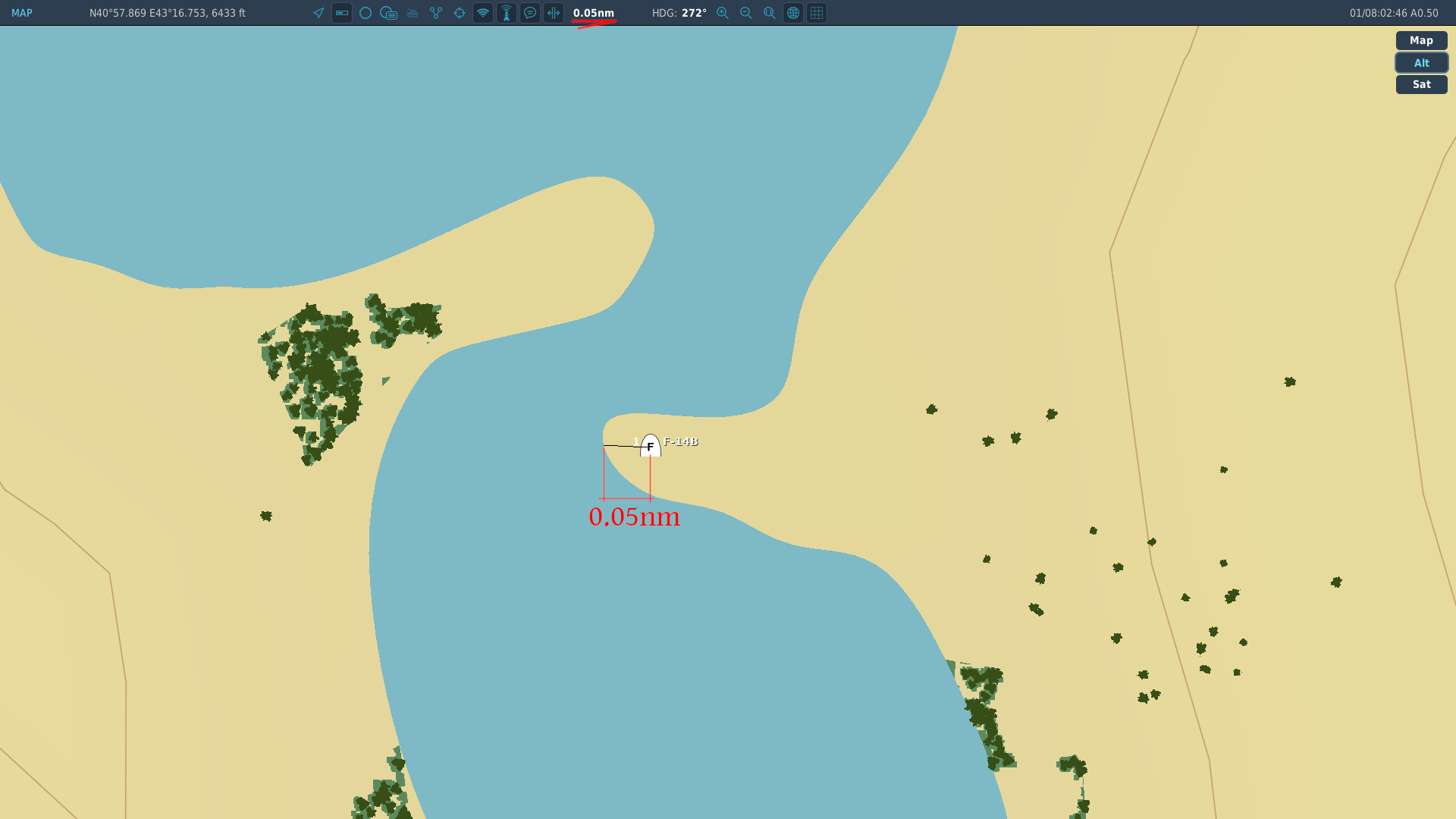The image size is (1456, 819).
Task: Click the tank unit icon
Action: point(413,13)
